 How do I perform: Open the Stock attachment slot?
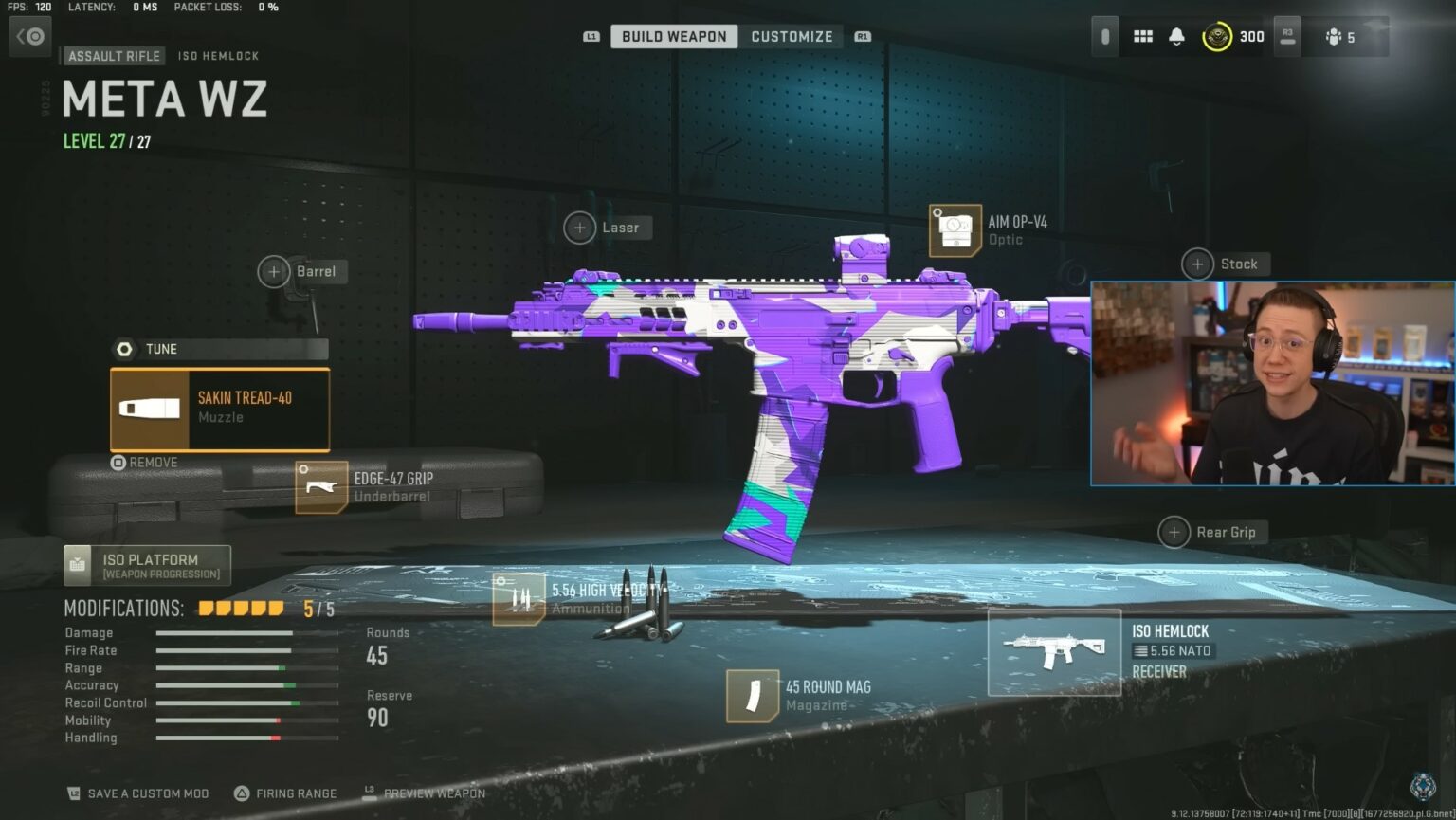1196,264
